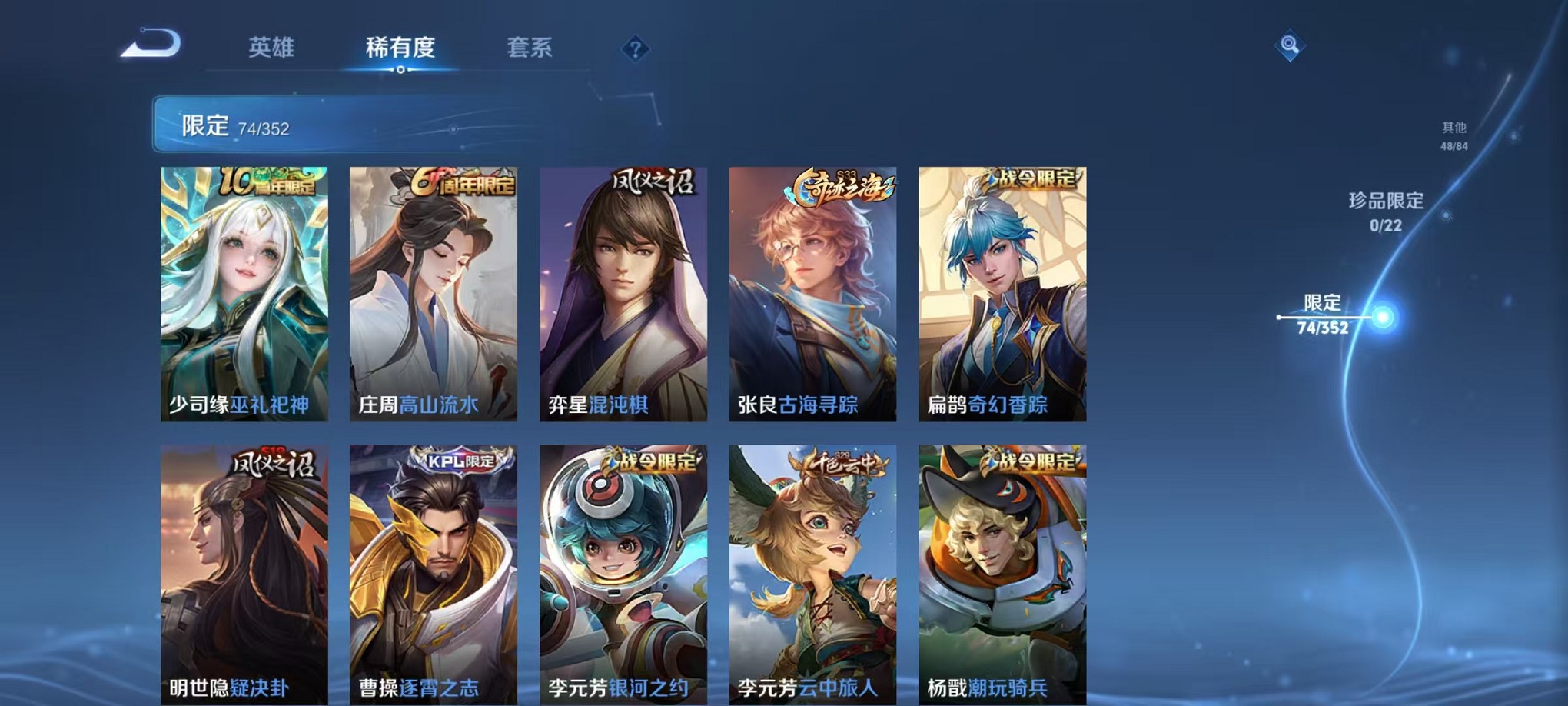Switch to the 英雄 tab
This screenshot has height=706, width=1568.
271,48
